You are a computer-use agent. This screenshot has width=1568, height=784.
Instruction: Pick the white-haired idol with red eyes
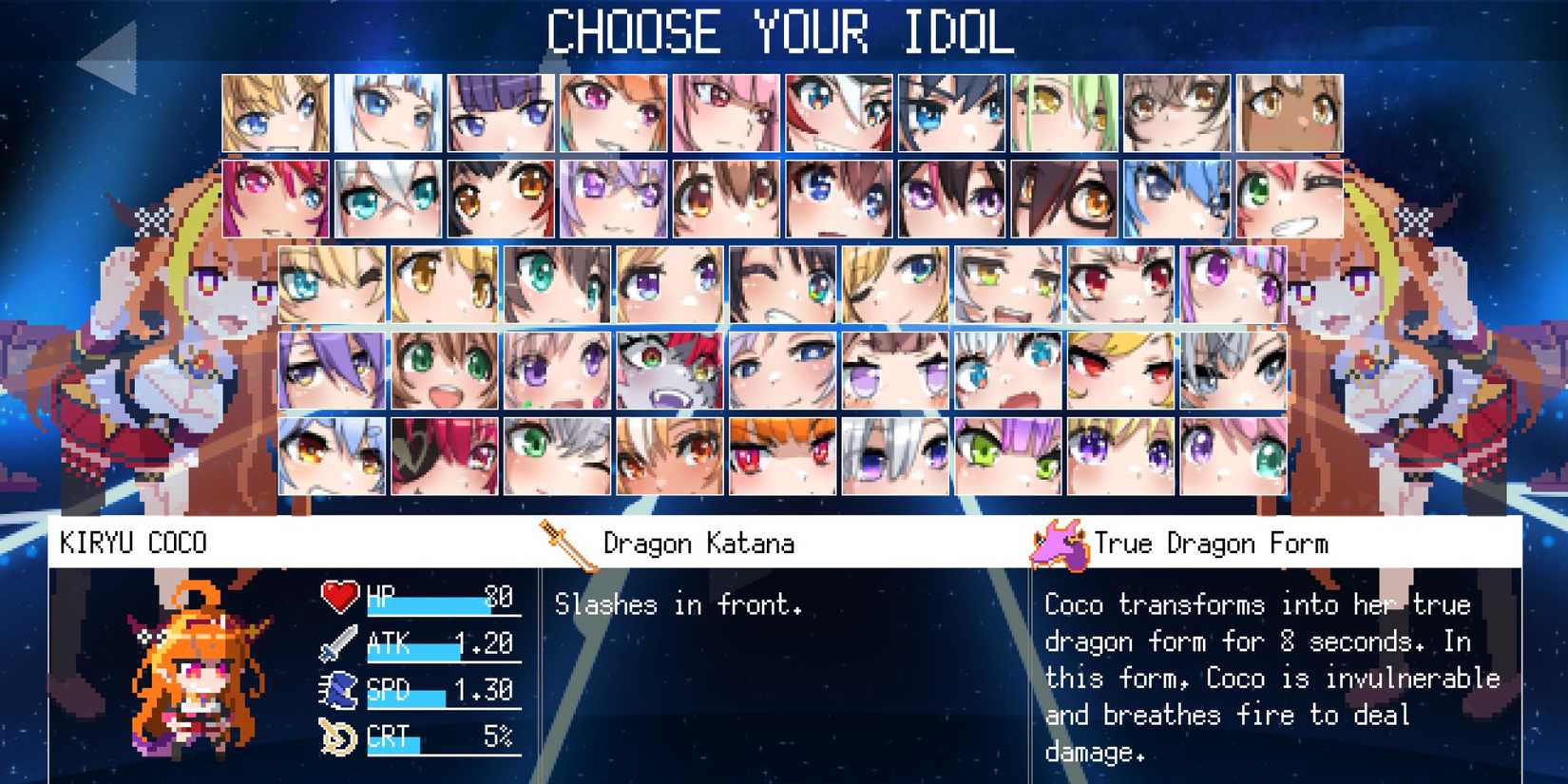point(1120,284)
